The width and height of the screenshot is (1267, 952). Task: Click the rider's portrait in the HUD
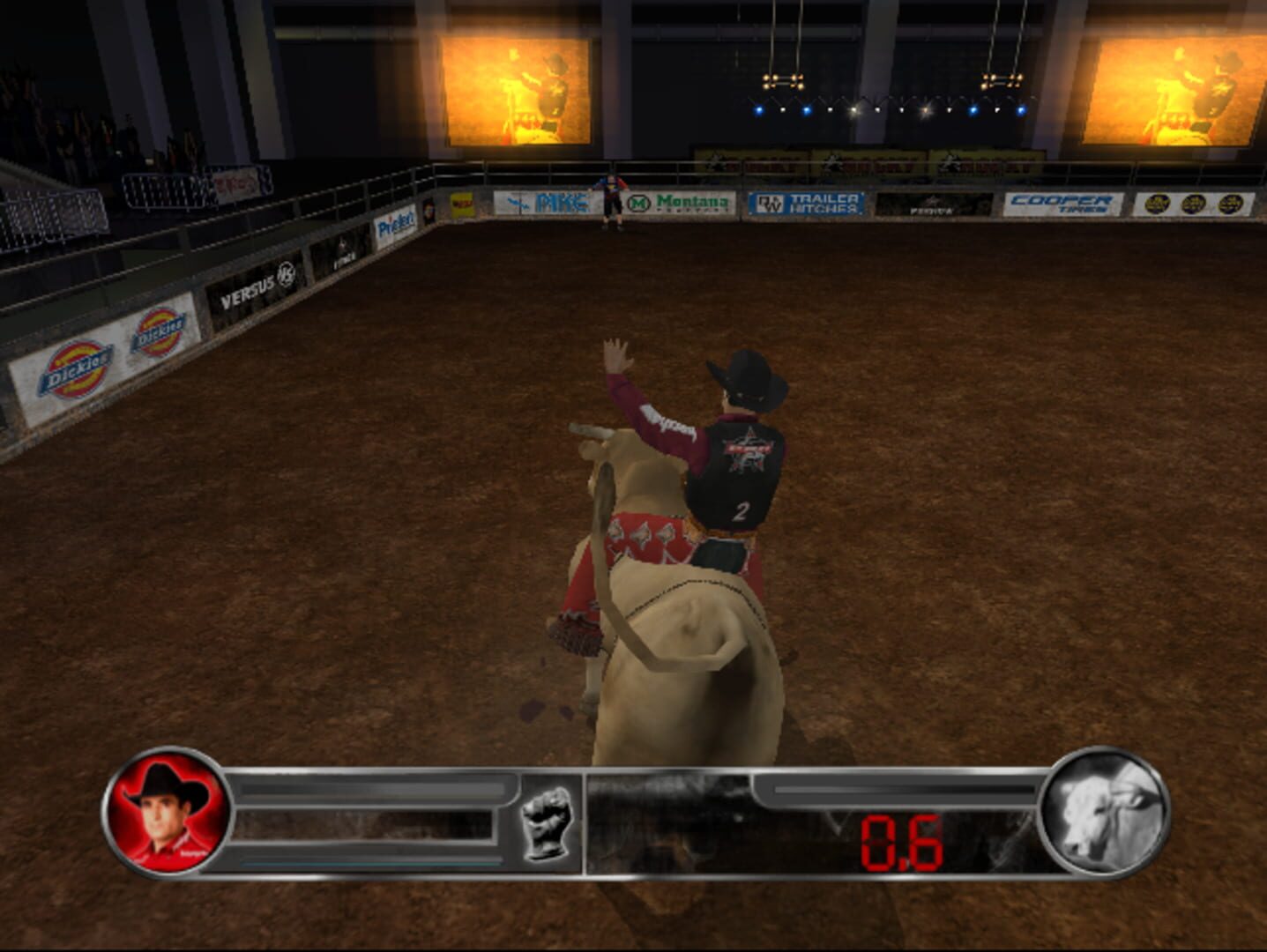coord(164,820)
